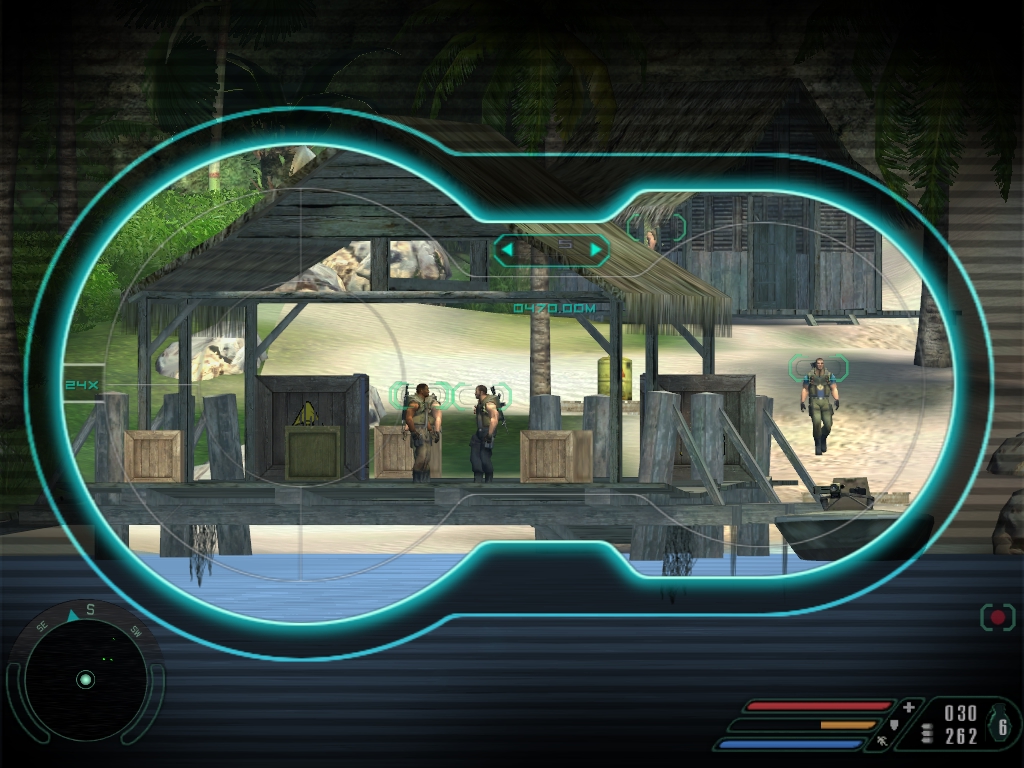
Task: Click the red dot bracket indicator
Action: 997,617
